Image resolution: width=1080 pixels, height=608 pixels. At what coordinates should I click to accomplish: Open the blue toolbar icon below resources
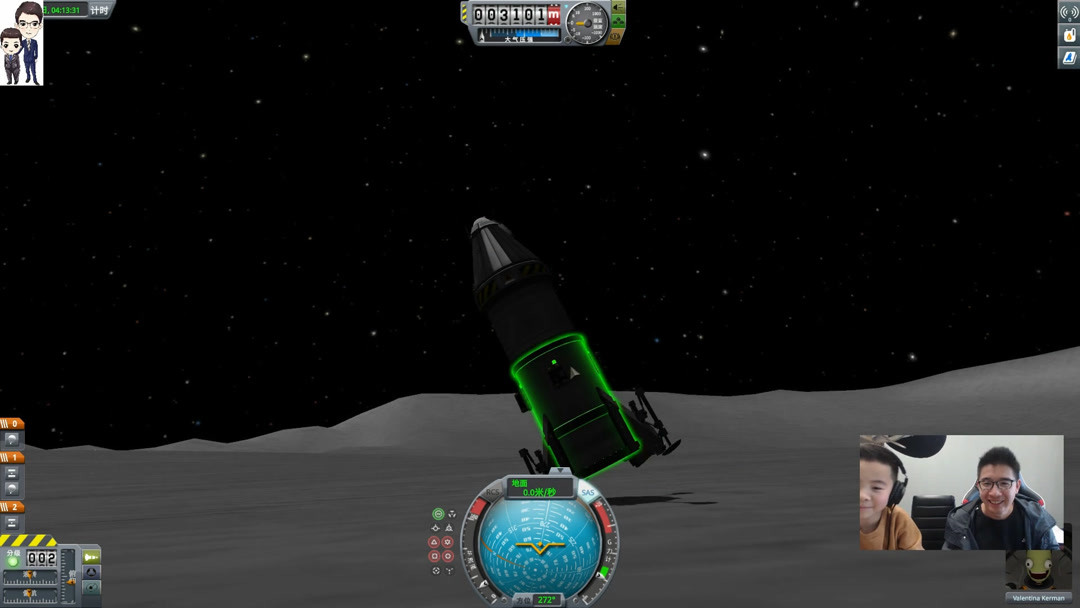[x=1068, y=57]
